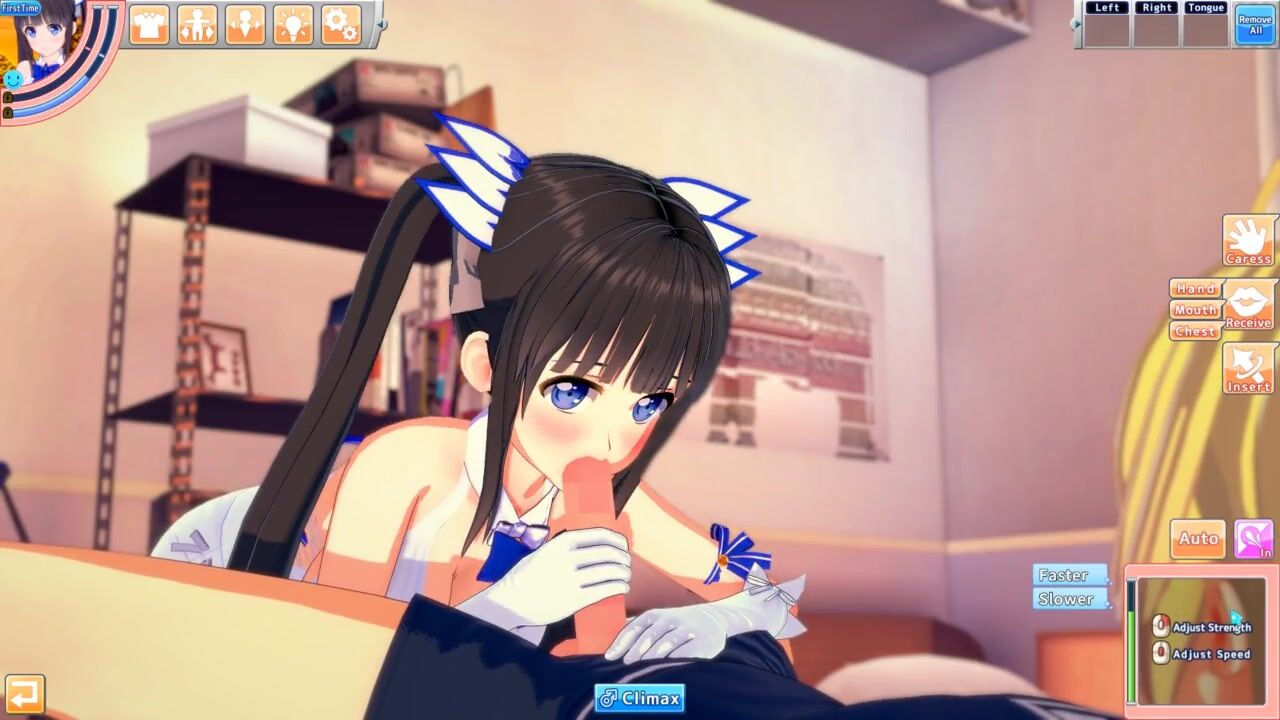Select the Insert mode button
1280x720 pixels.
click(x=1248, y=368)
